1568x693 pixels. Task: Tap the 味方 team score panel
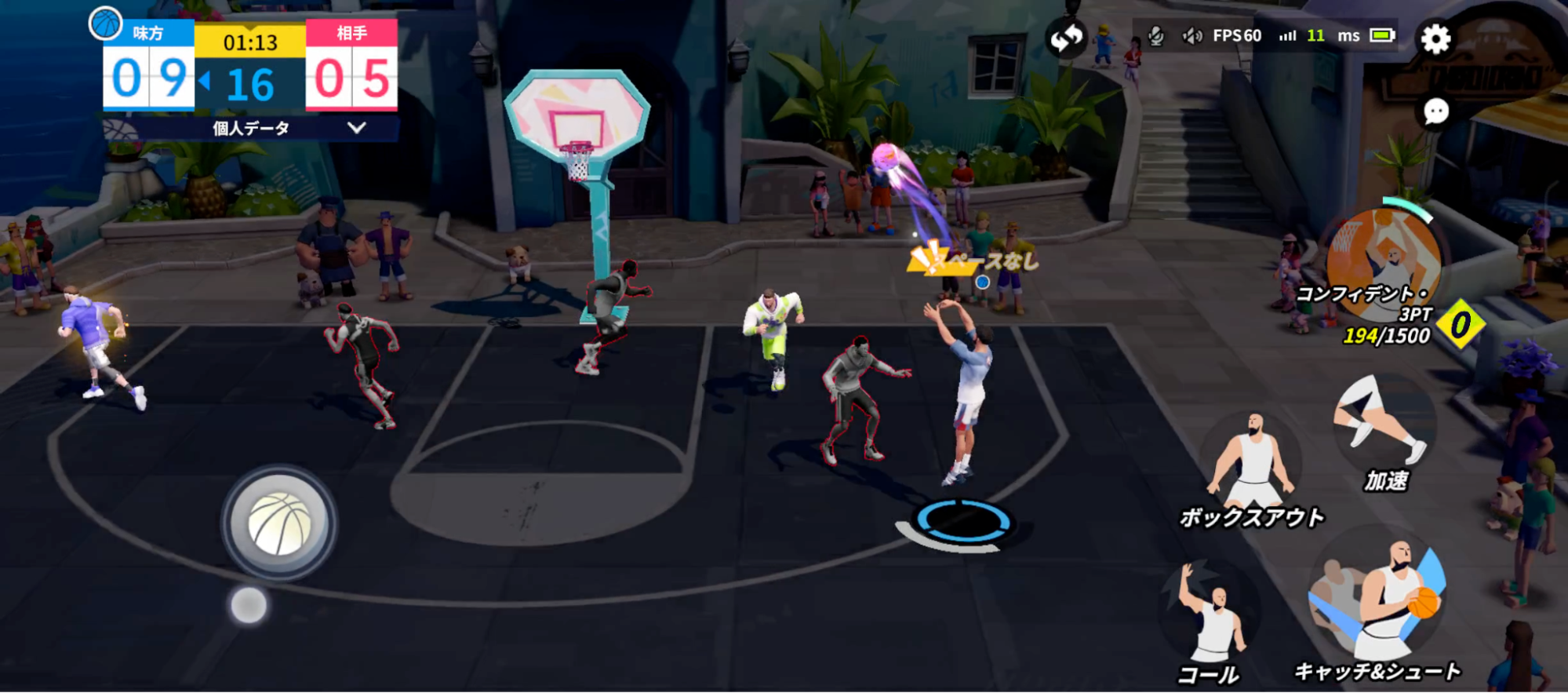coord(147,76)
